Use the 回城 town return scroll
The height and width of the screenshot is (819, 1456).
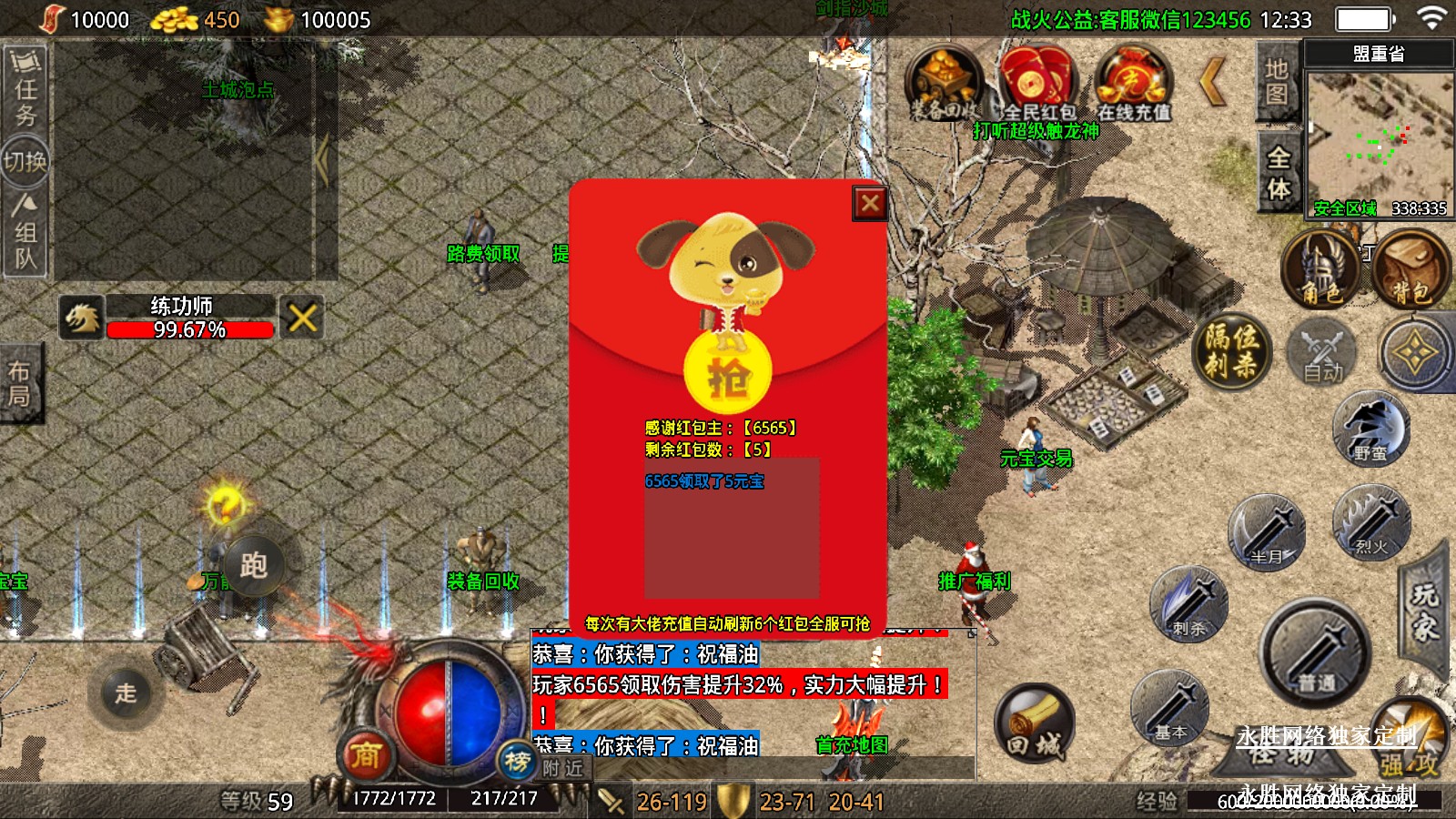pyautogui.click(x=1035, y=723)
